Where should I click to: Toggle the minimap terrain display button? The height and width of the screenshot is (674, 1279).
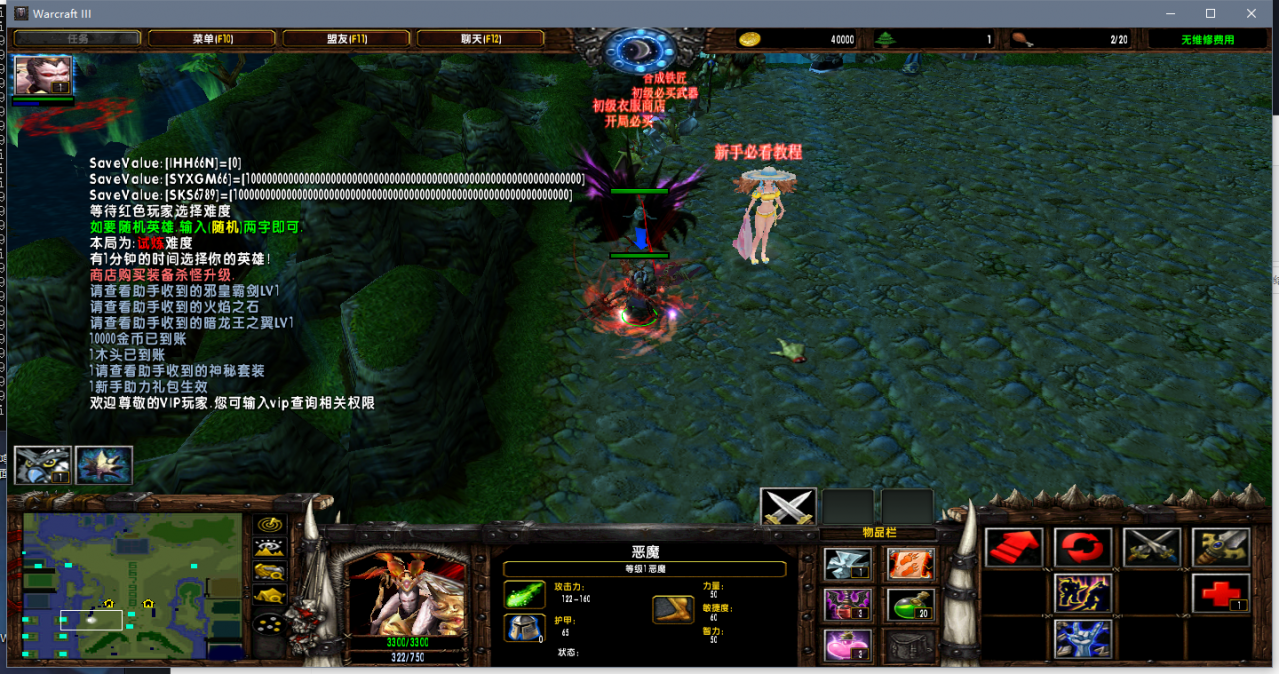[x=270, y=548]
